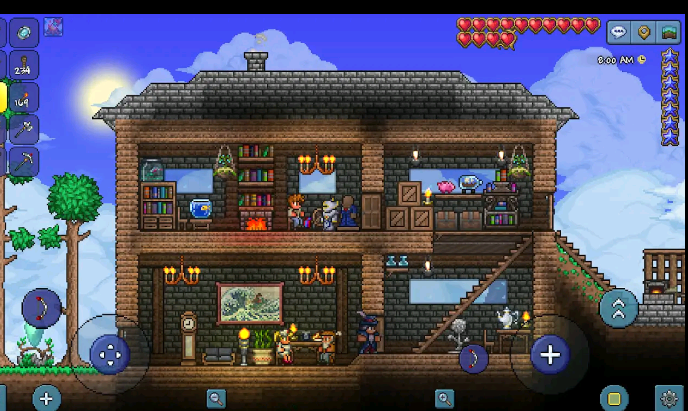
Task: Tap the map pin marker button
Action: 644,32
